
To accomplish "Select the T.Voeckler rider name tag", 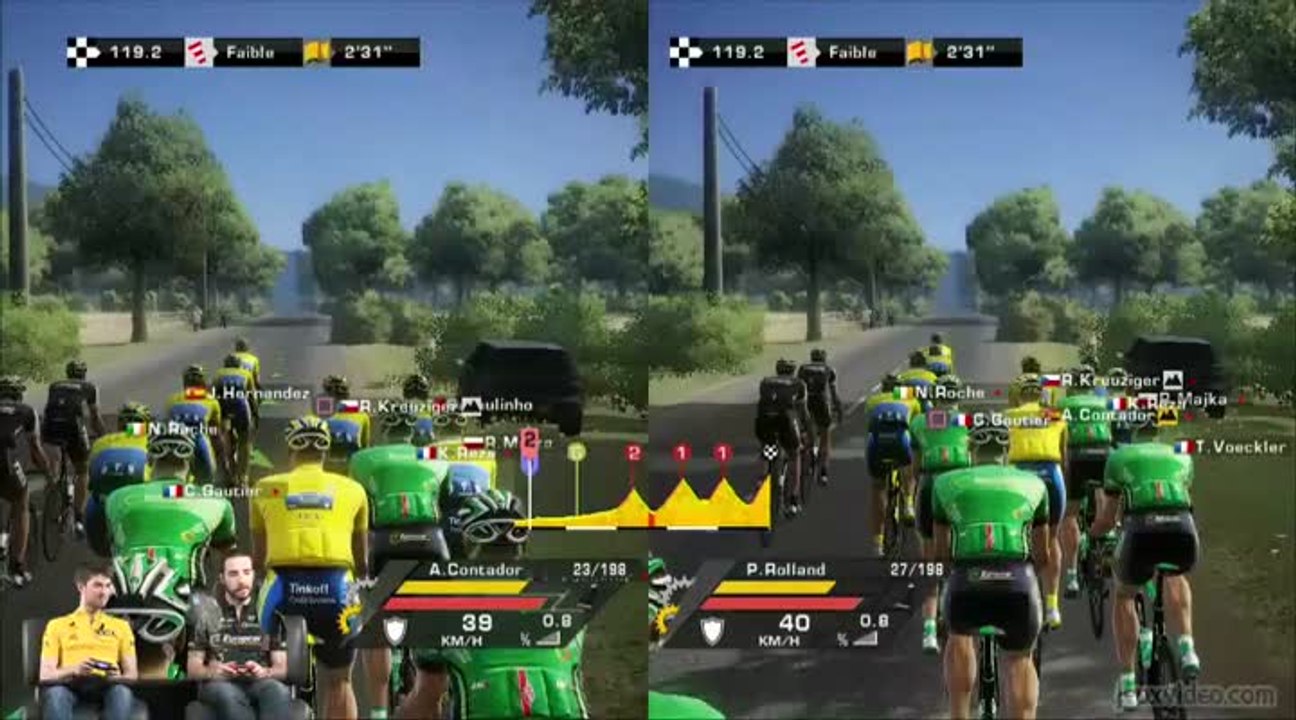I will [x=1233, y=447].
